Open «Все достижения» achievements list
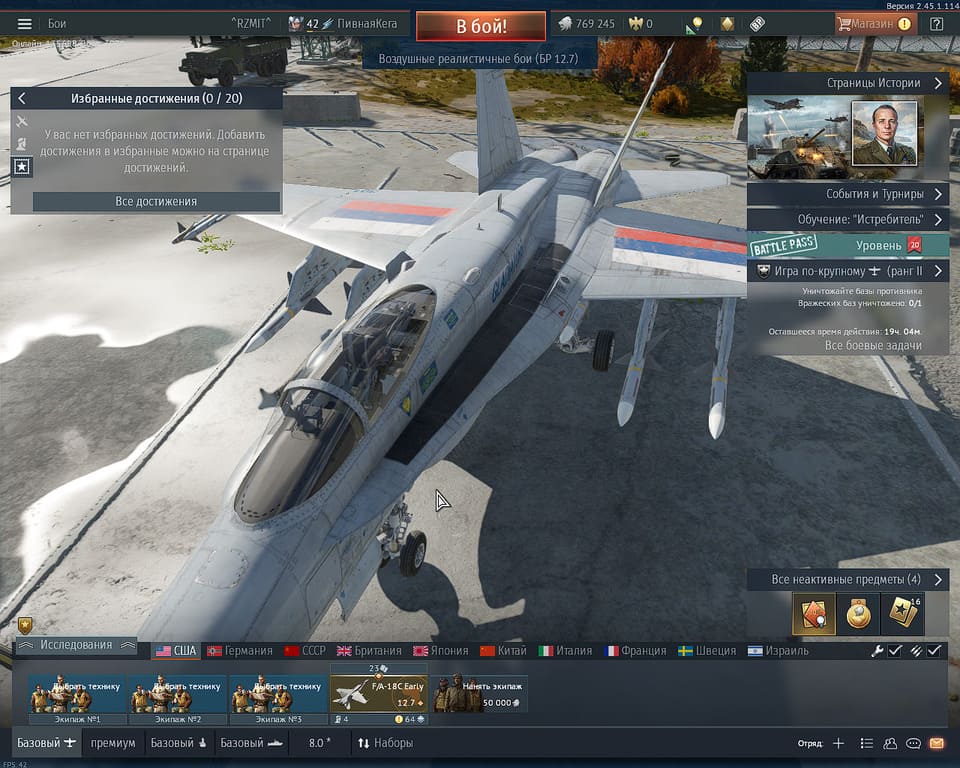This screenshot has height=768, width=960. tap(156, 201)
